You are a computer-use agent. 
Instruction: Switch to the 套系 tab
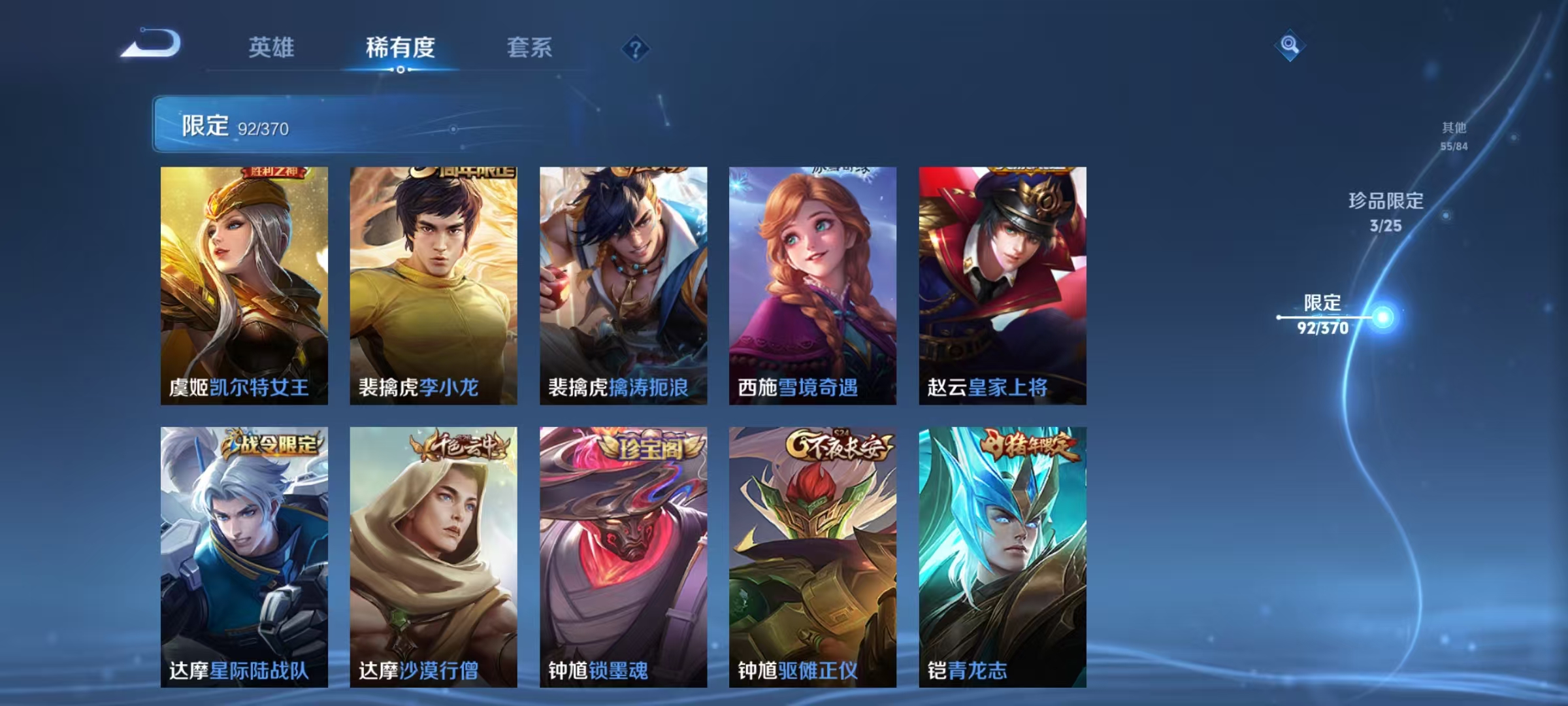point(530,48)
